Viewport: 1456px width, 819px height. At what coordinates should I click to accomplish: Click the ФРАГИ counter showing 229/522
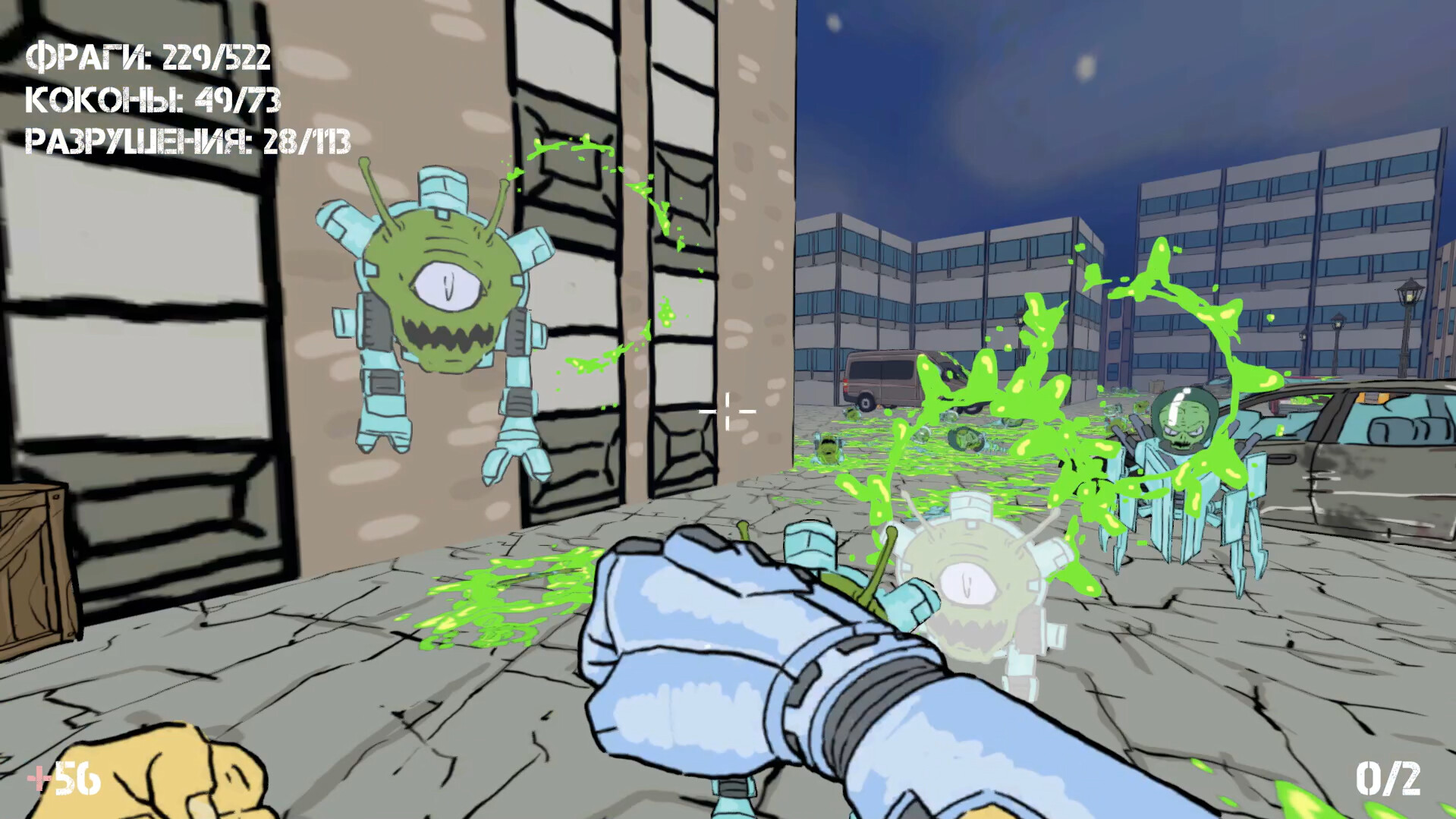coord(149,56)
